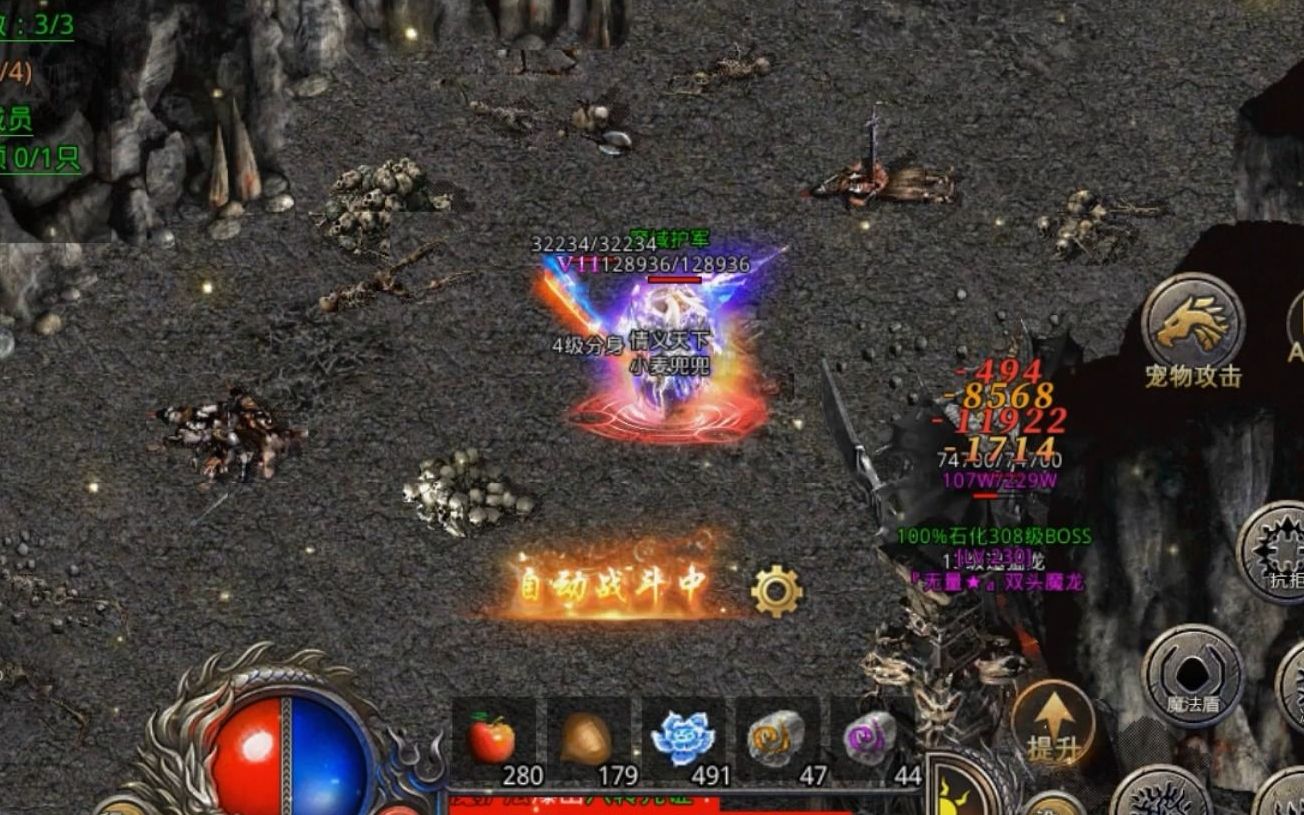The width and height of the screenshot is (1304, 815).
Task: Use the red apple item slot
Action: point(492,741)
